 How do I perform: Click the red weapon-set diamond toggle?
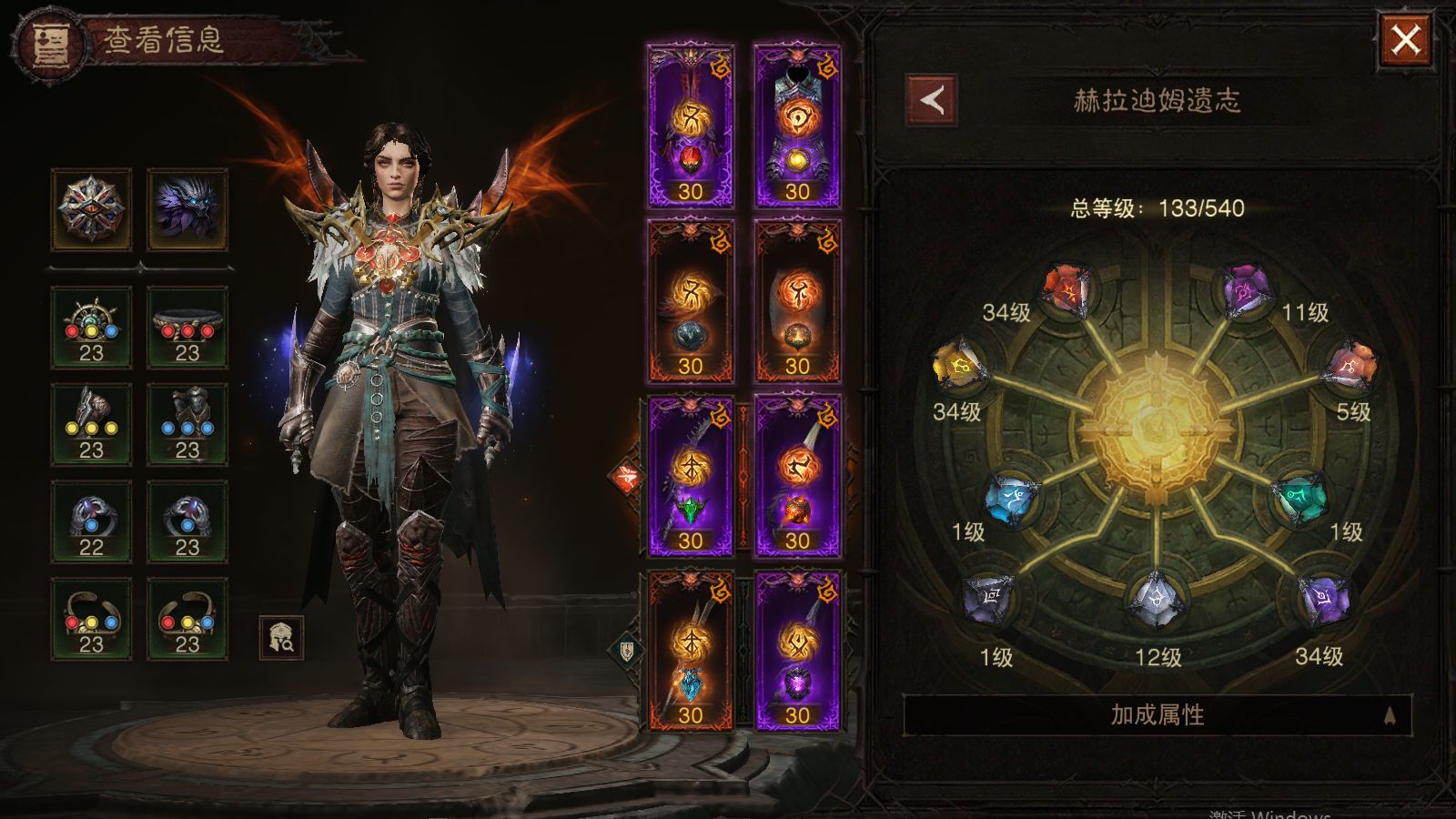(627, 477)
